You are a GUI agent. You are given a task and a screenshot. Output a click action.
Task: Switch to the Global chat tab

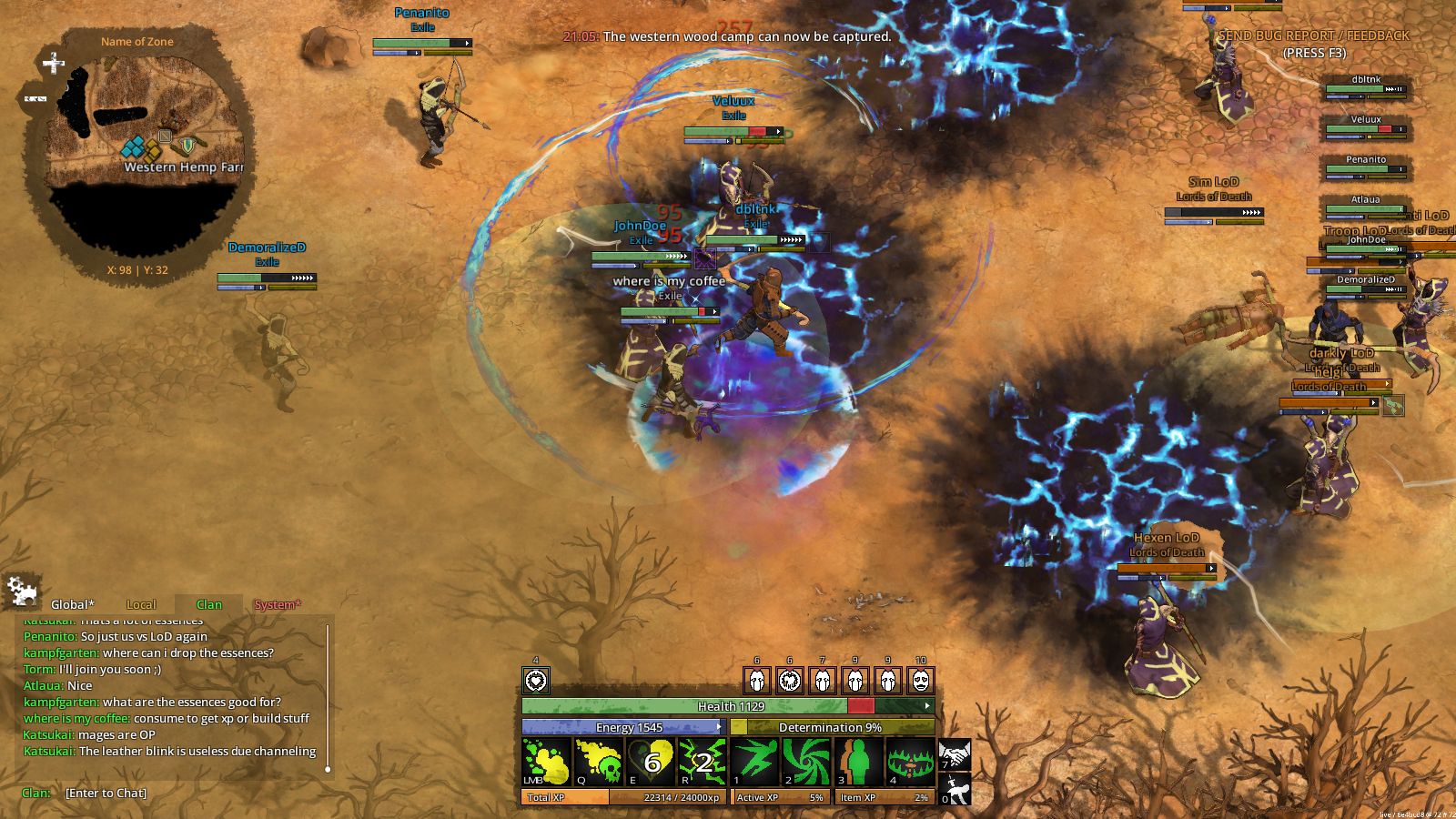[x=72, y=604]
